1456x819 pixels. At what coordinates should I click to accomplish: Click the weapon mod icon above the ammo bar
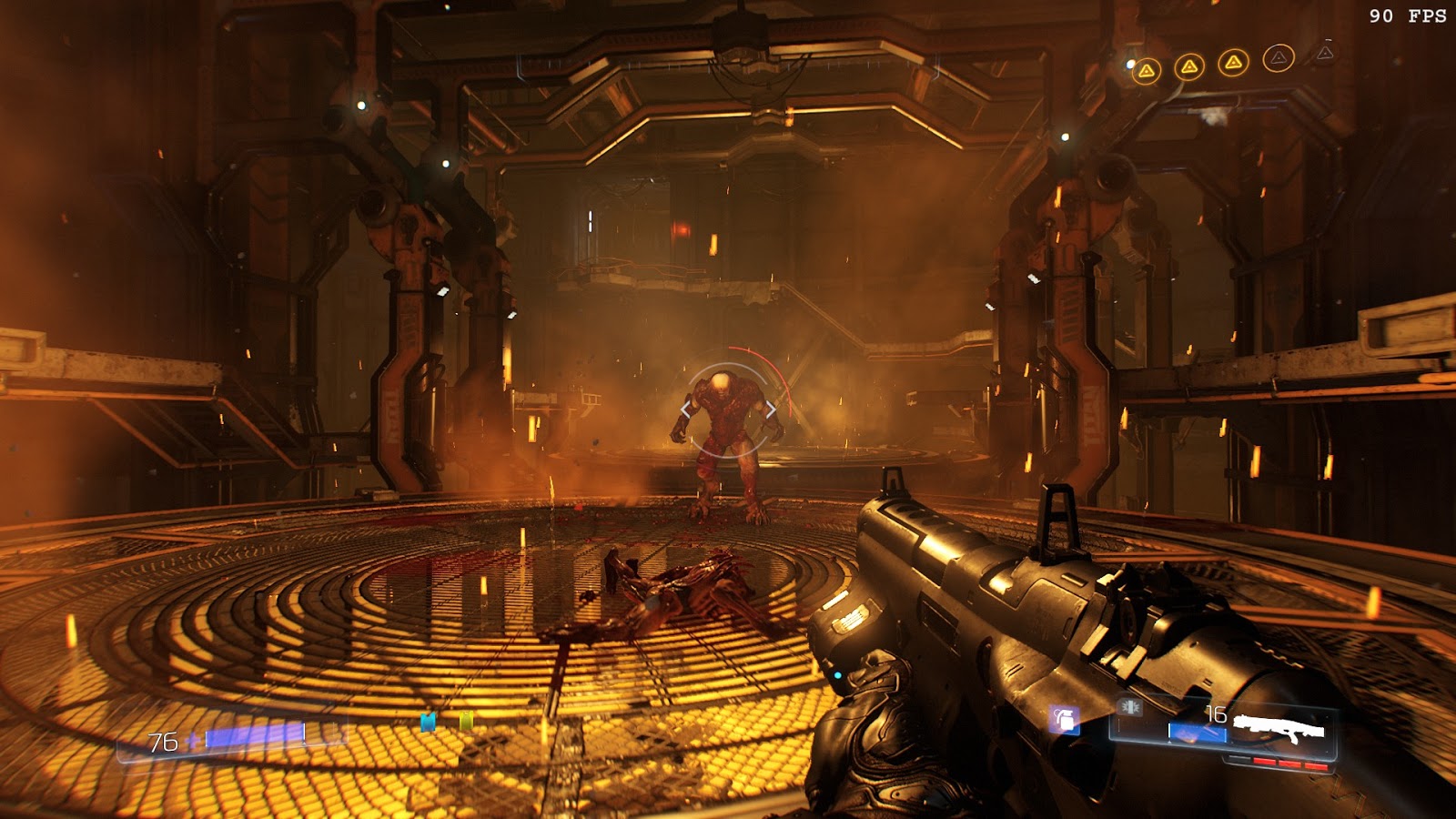click(x=1131, y=707)
